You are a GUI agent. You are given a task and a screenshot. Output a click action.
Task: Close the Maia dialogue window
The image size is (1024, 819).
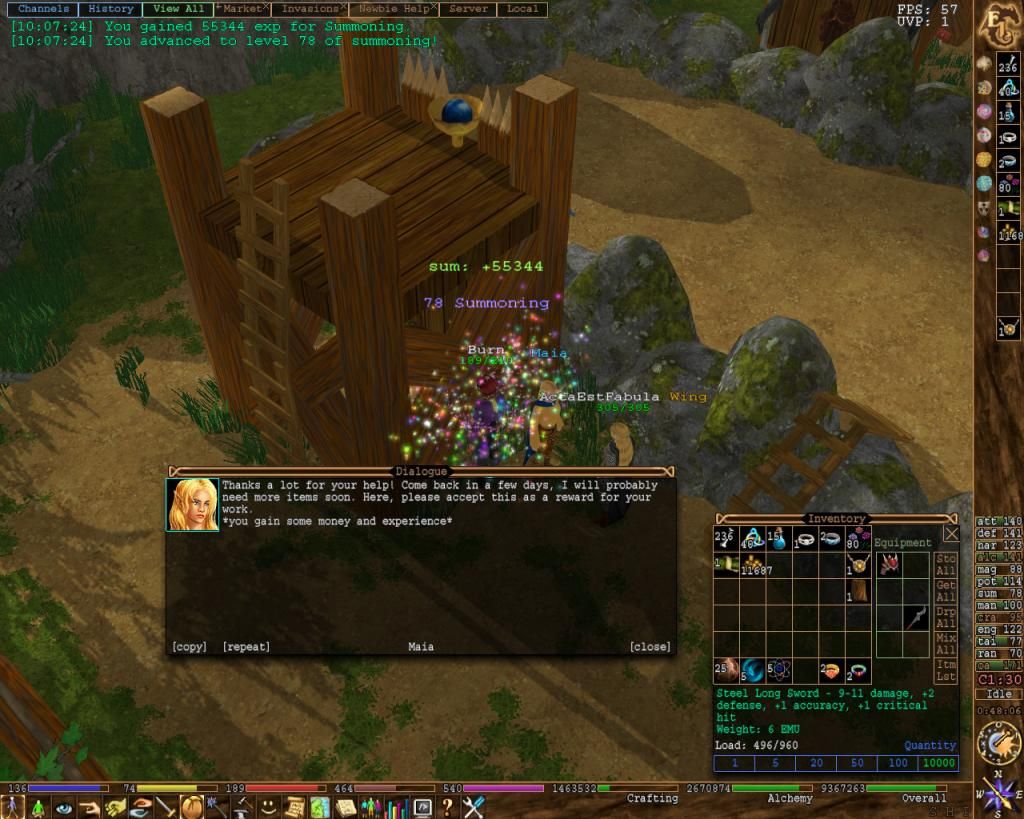pyautogui.click(x=650, y=647)
